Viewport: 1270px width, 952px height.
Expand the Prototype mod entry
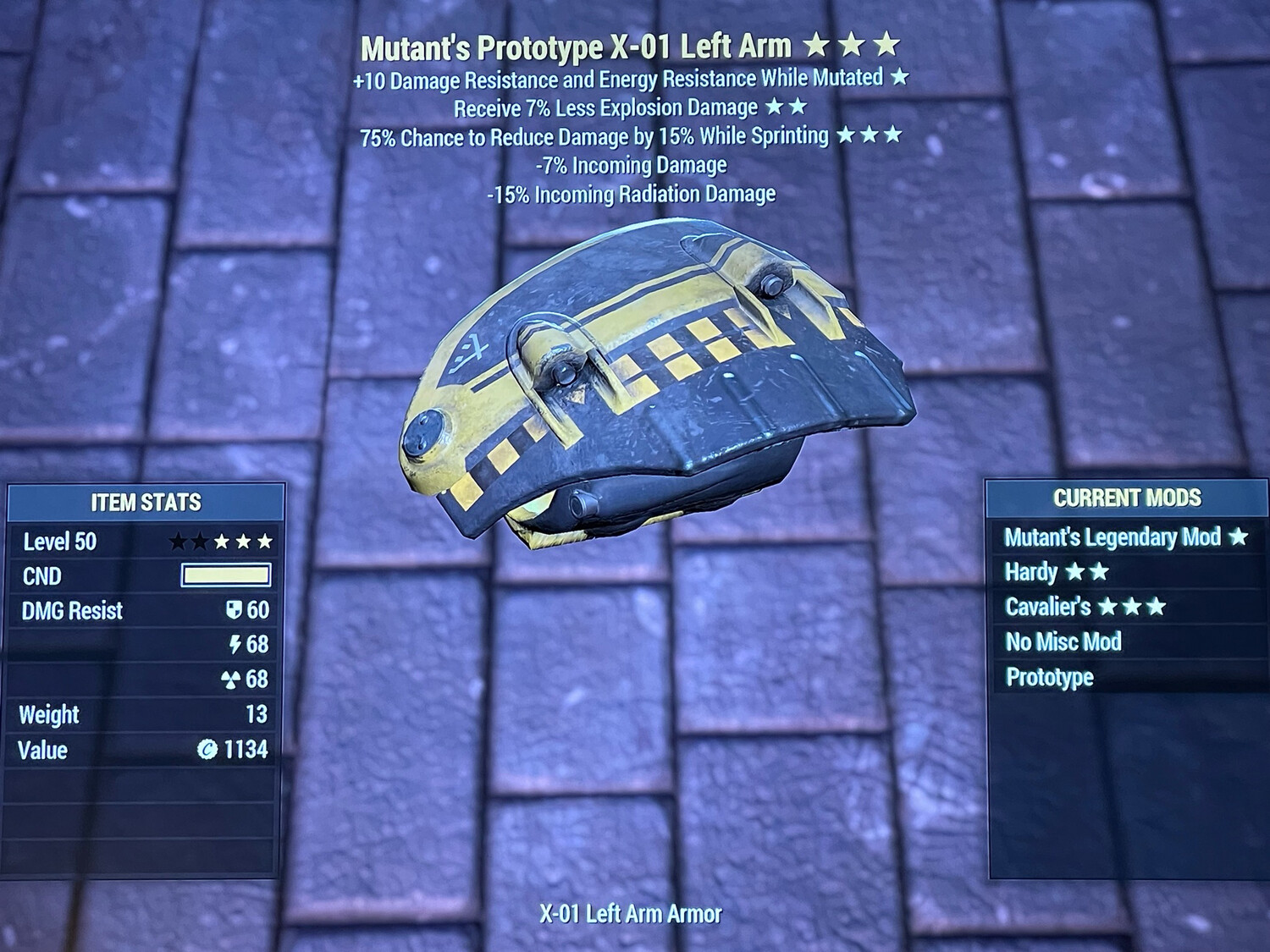(x=1050, y=678)
